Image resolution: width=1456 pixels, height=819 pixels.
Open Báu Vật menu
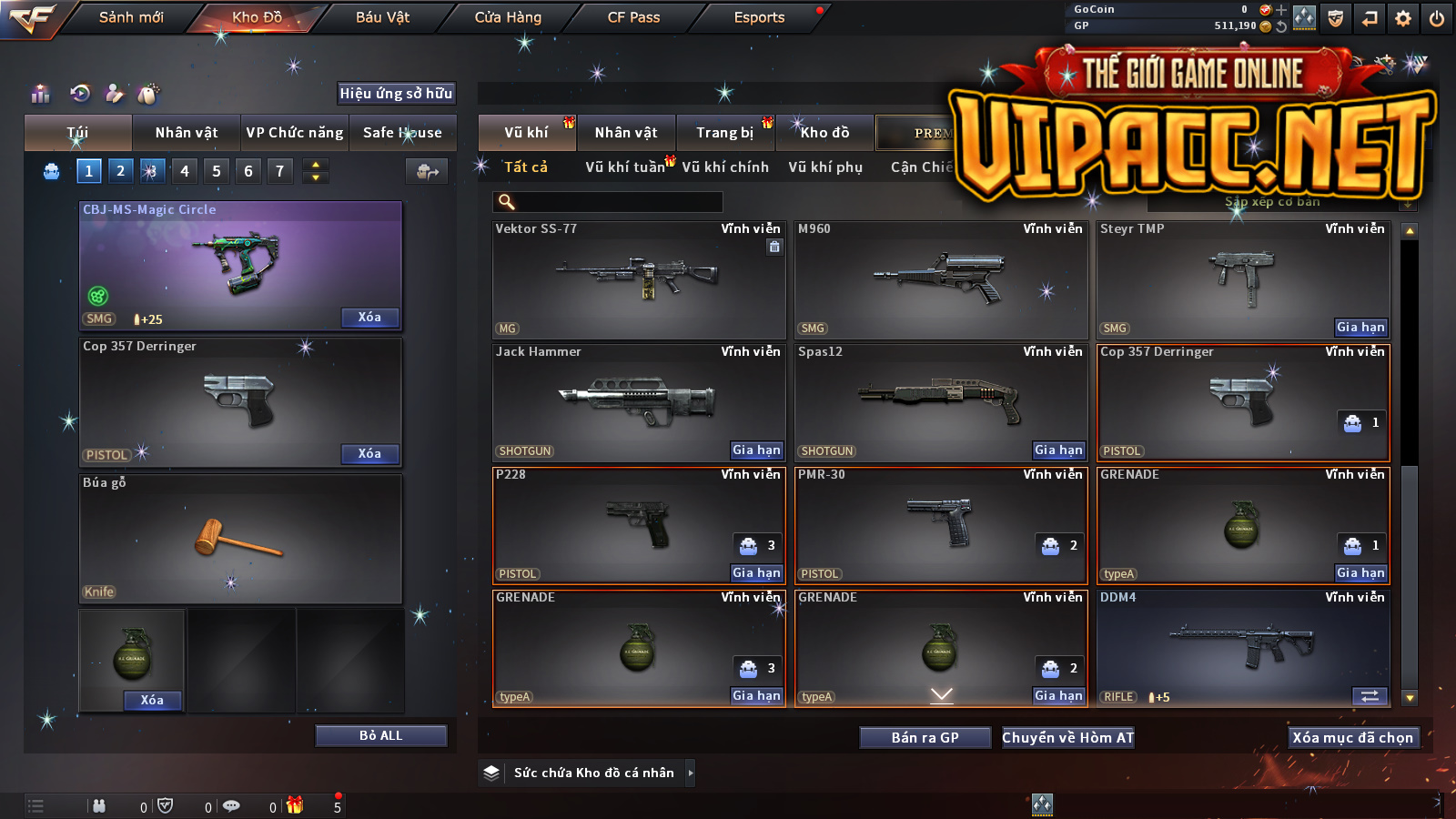(382, 17)
